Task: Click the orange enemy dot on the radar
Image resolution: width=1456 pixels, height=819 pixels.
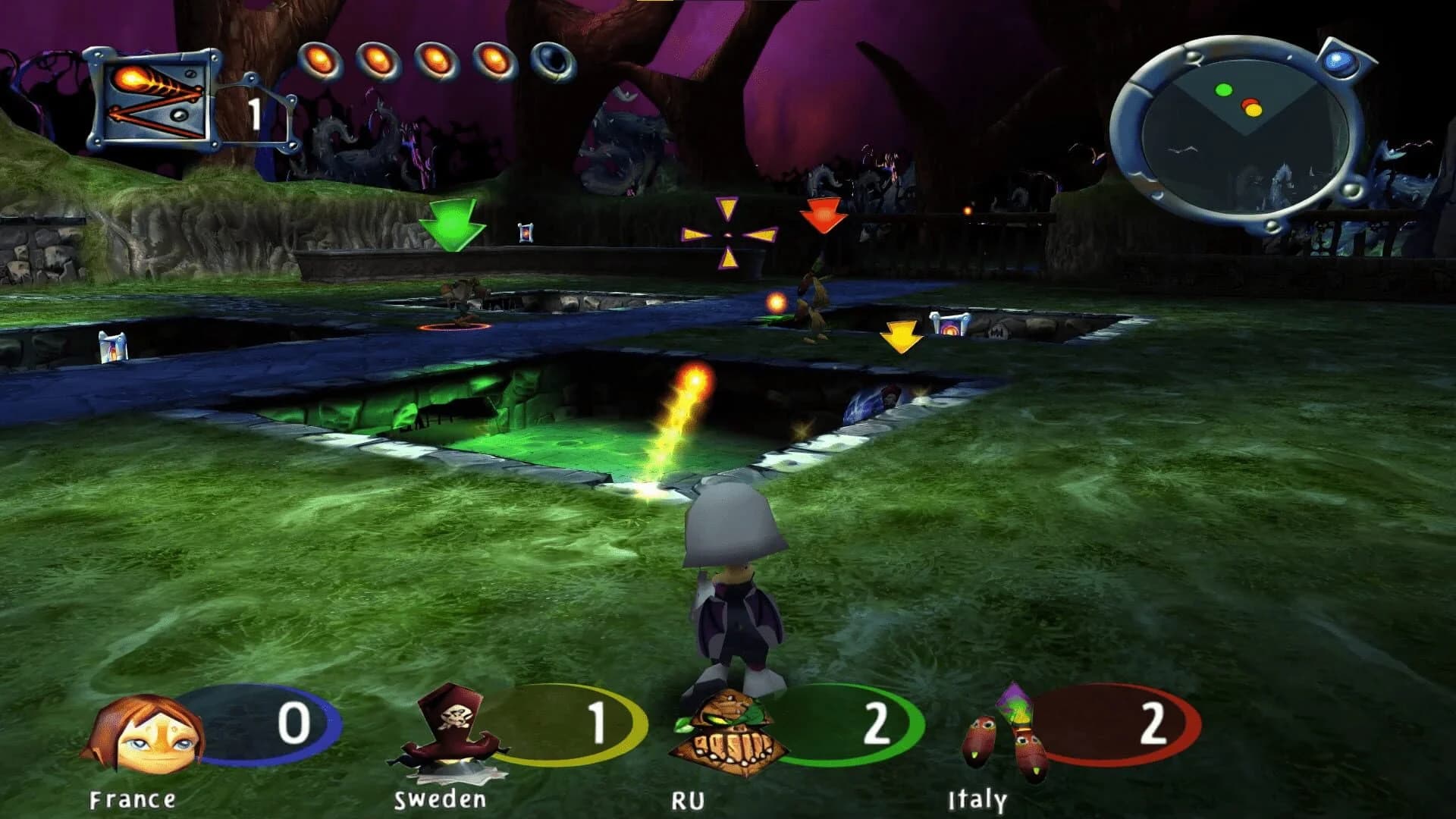Action: tap(1254, 111)
